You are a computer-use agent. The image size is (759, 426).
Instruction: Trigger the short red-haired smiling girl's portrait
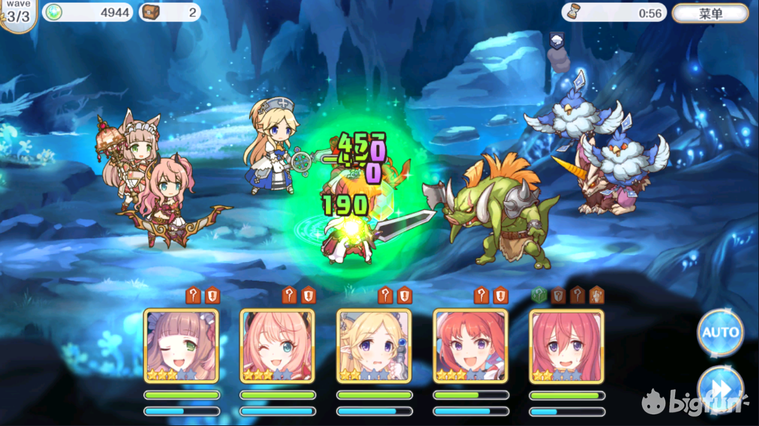pyautogui.click(x=470, y=346)
